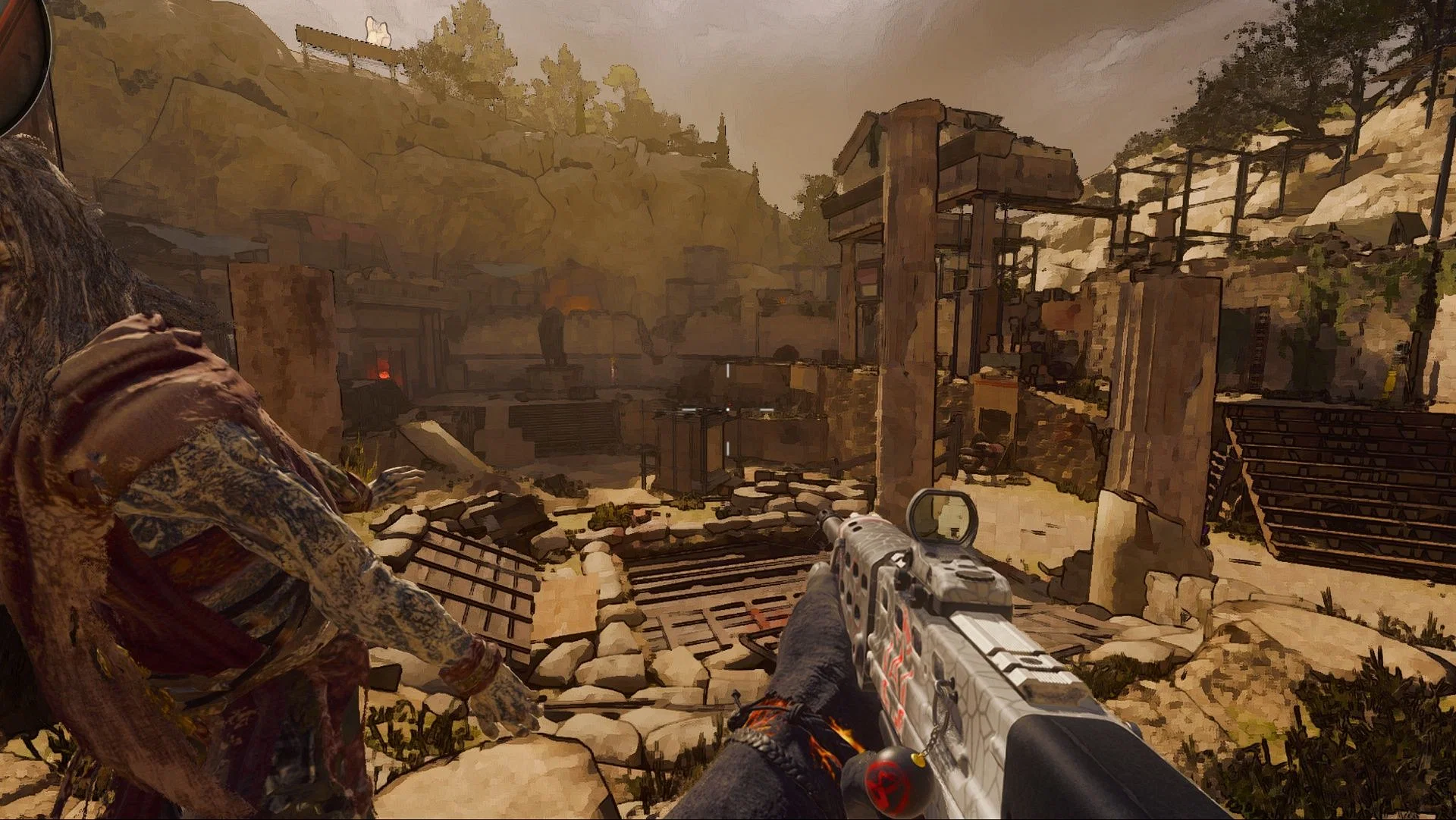Click the circular minimap at the screen edge
Screen dimensions: 1456x820
pyautogui.click(x=20, y=53)
